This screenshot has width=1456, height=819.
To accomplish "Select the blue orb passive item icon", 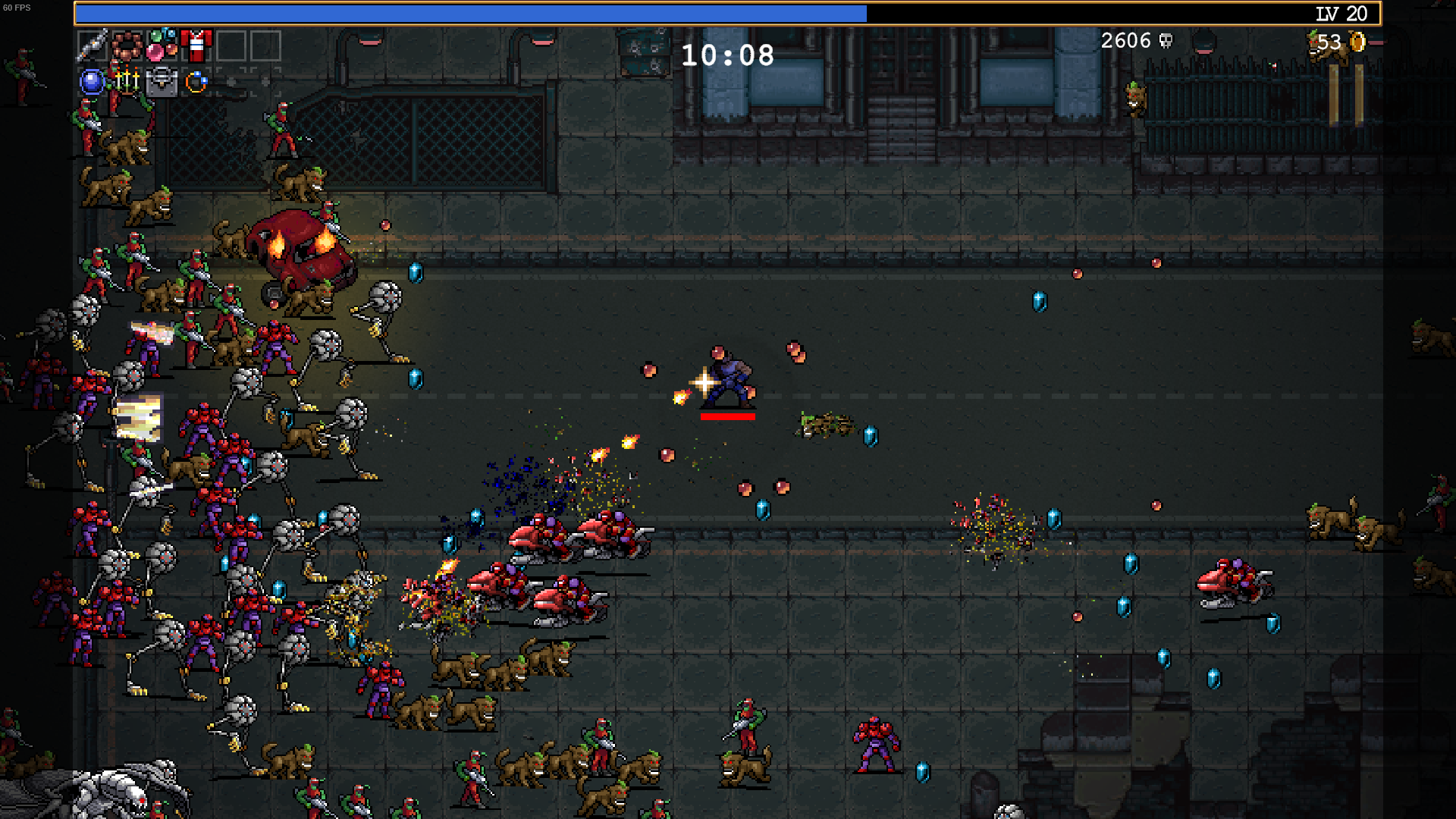I will 91,81.
